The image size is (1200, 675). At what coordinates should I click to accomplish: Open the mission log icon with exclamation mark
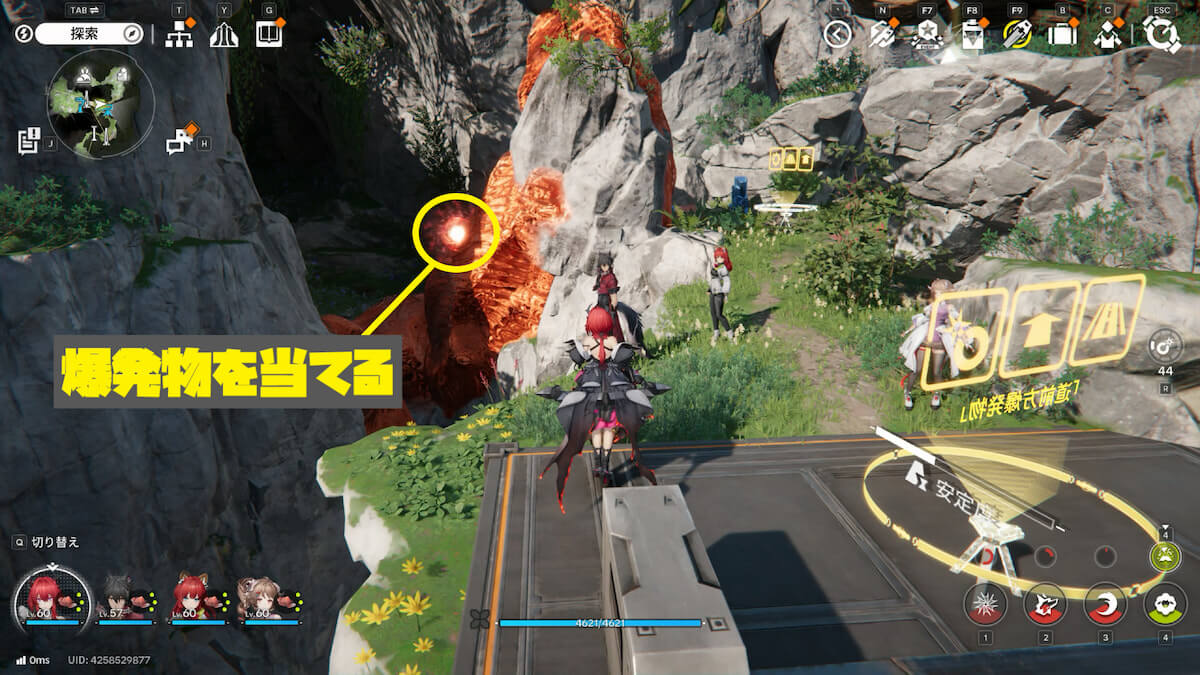pos(28,141)
